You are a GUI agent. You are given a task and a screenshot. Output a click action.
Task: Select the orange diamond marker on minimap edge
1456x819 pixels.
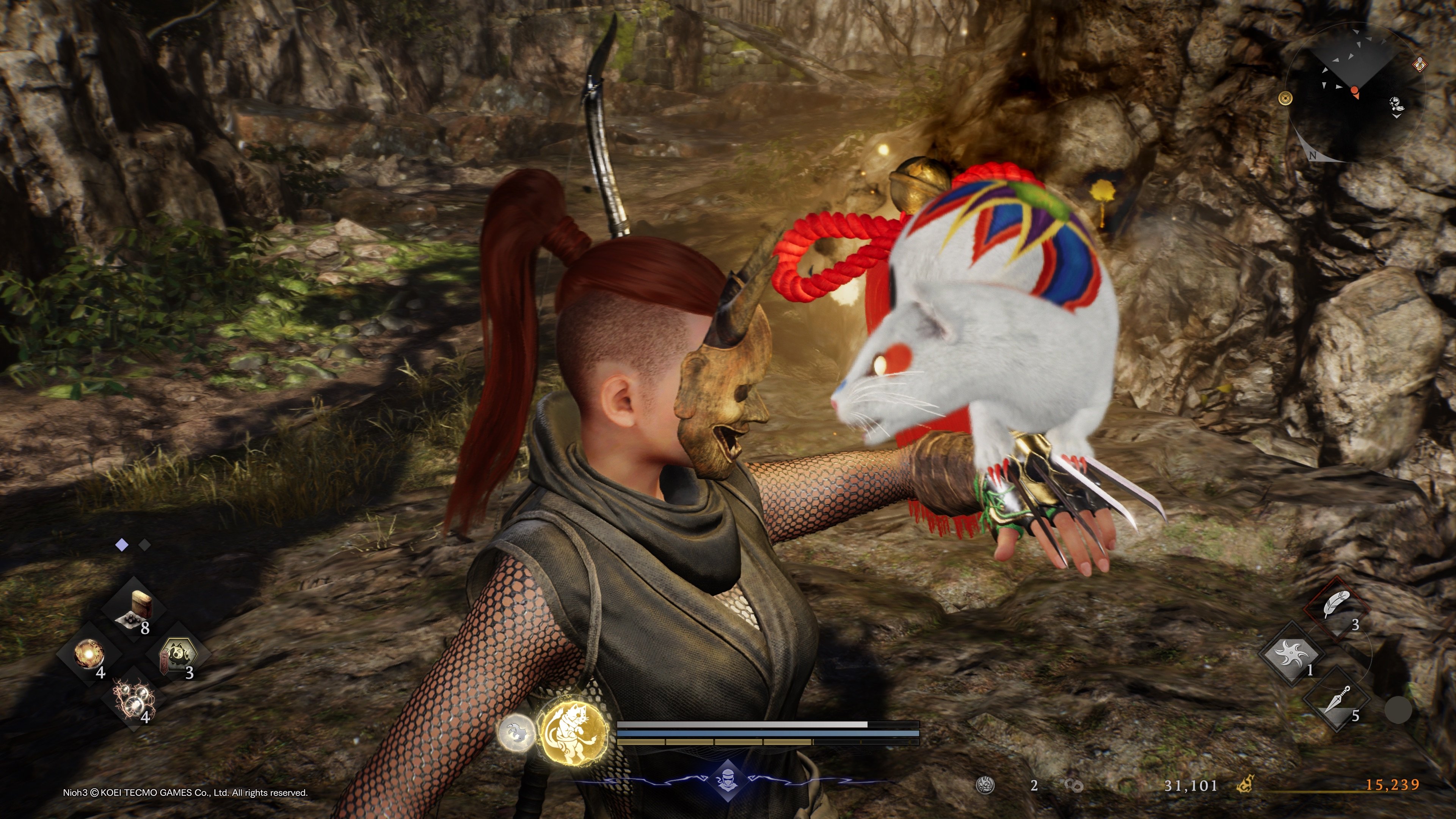click(x=1420, y=64)
